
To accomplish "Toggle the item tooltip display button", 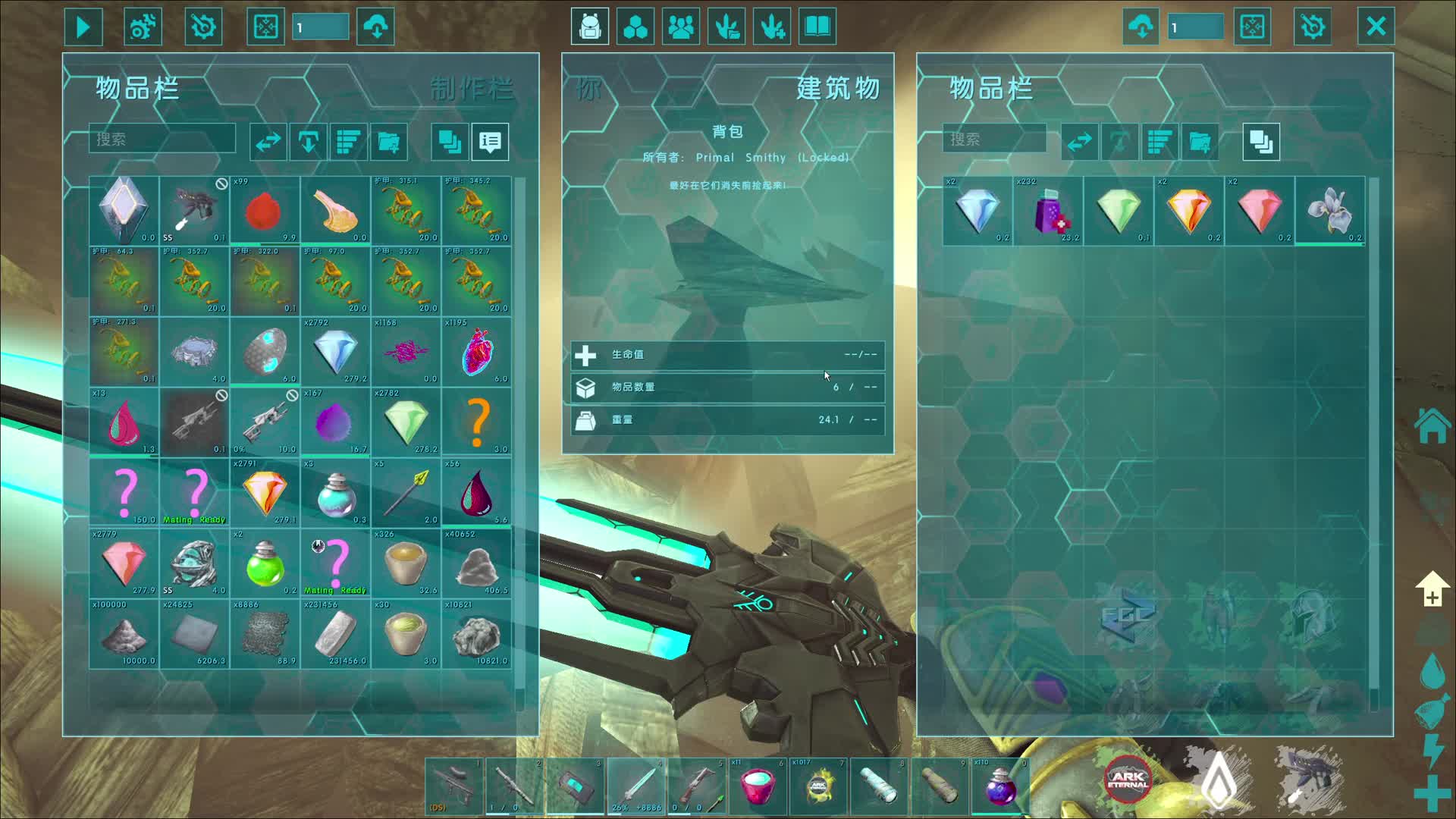I will pyautogui.click(x=490, y=142).
